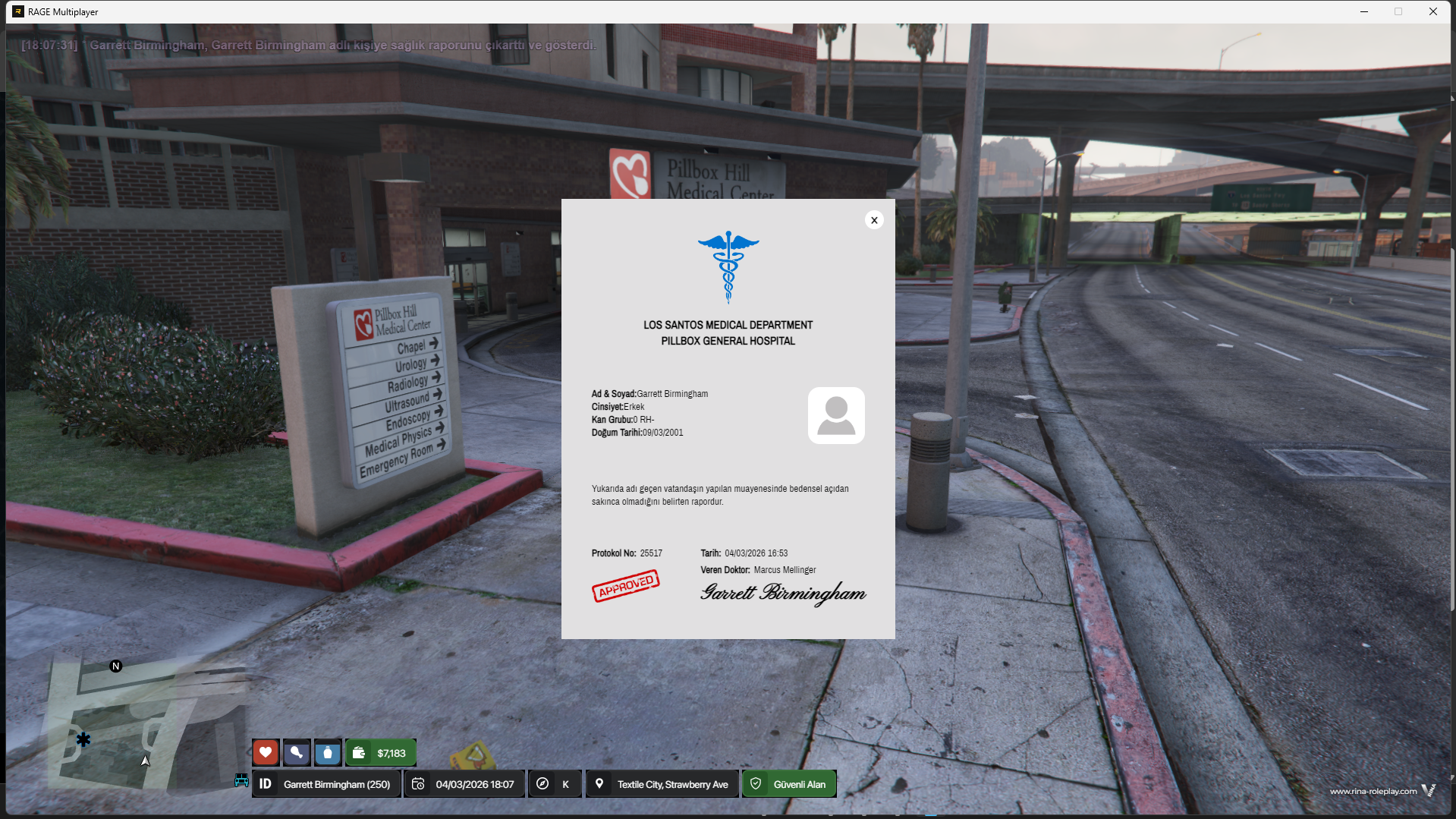The image size is (1456, 819).
Task: Select the Güvenli Alan shield badge
Action: (789, 784)
